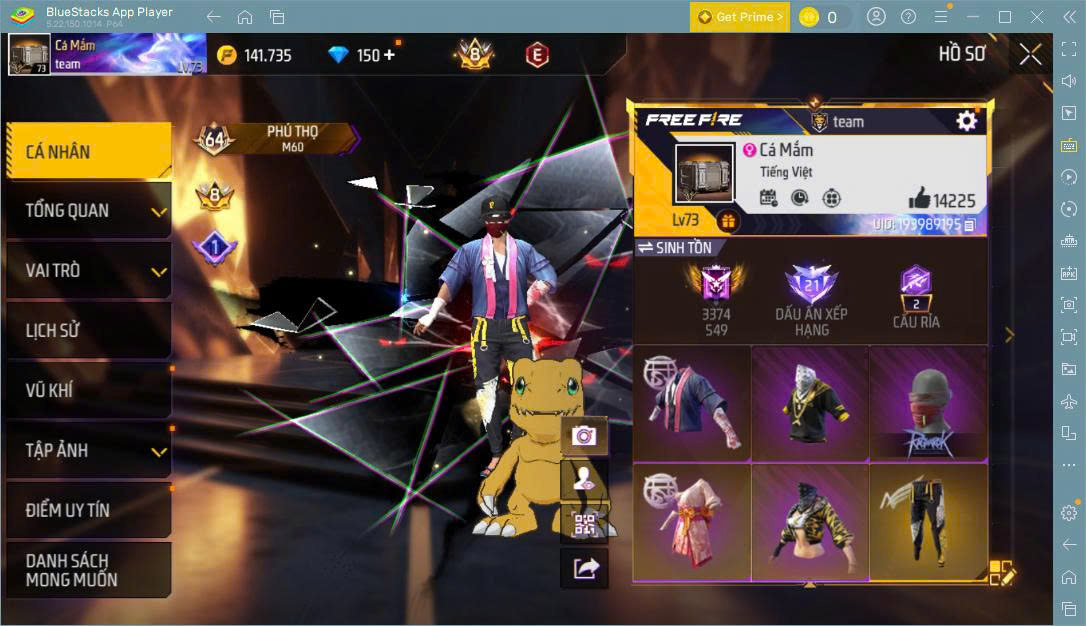Screen dimensions: 1086x626
Task: Open DANH SÁCH MONG MUỐN
Action: (x=88, y=570)
